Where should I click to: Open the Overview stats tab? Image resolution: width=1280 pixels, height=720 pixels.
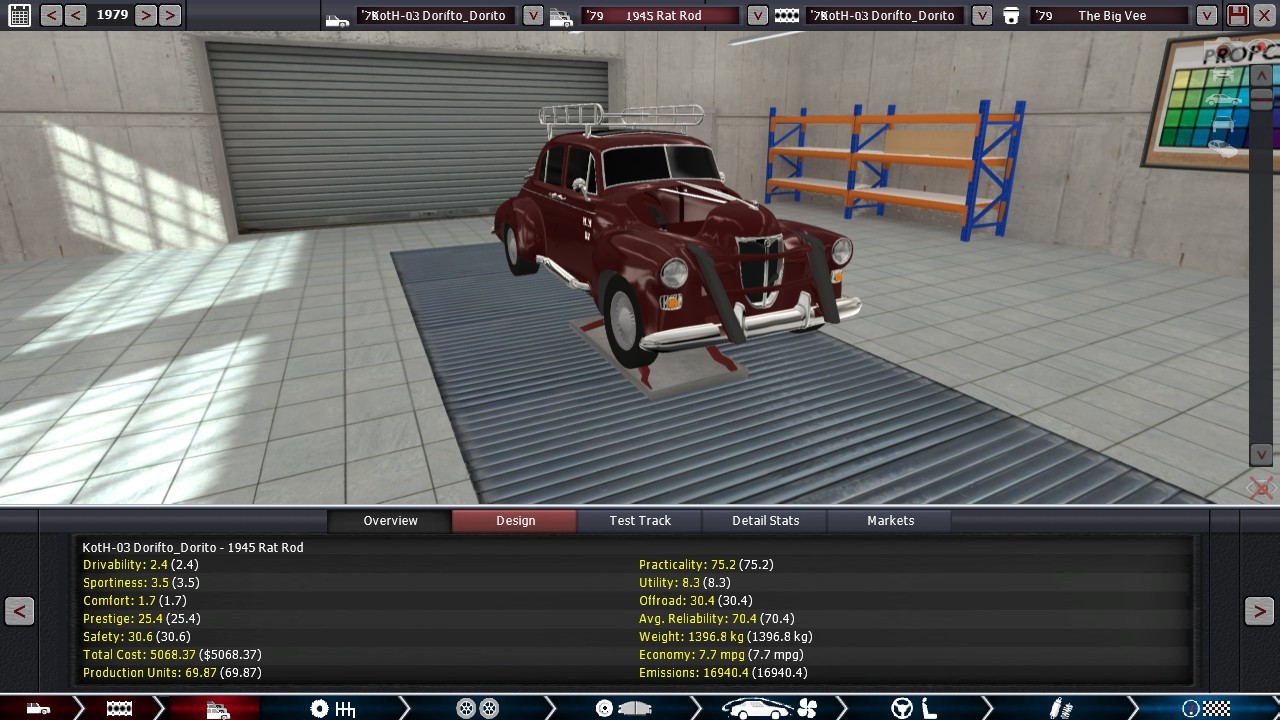pyautogui.click(x=390, y=520)
